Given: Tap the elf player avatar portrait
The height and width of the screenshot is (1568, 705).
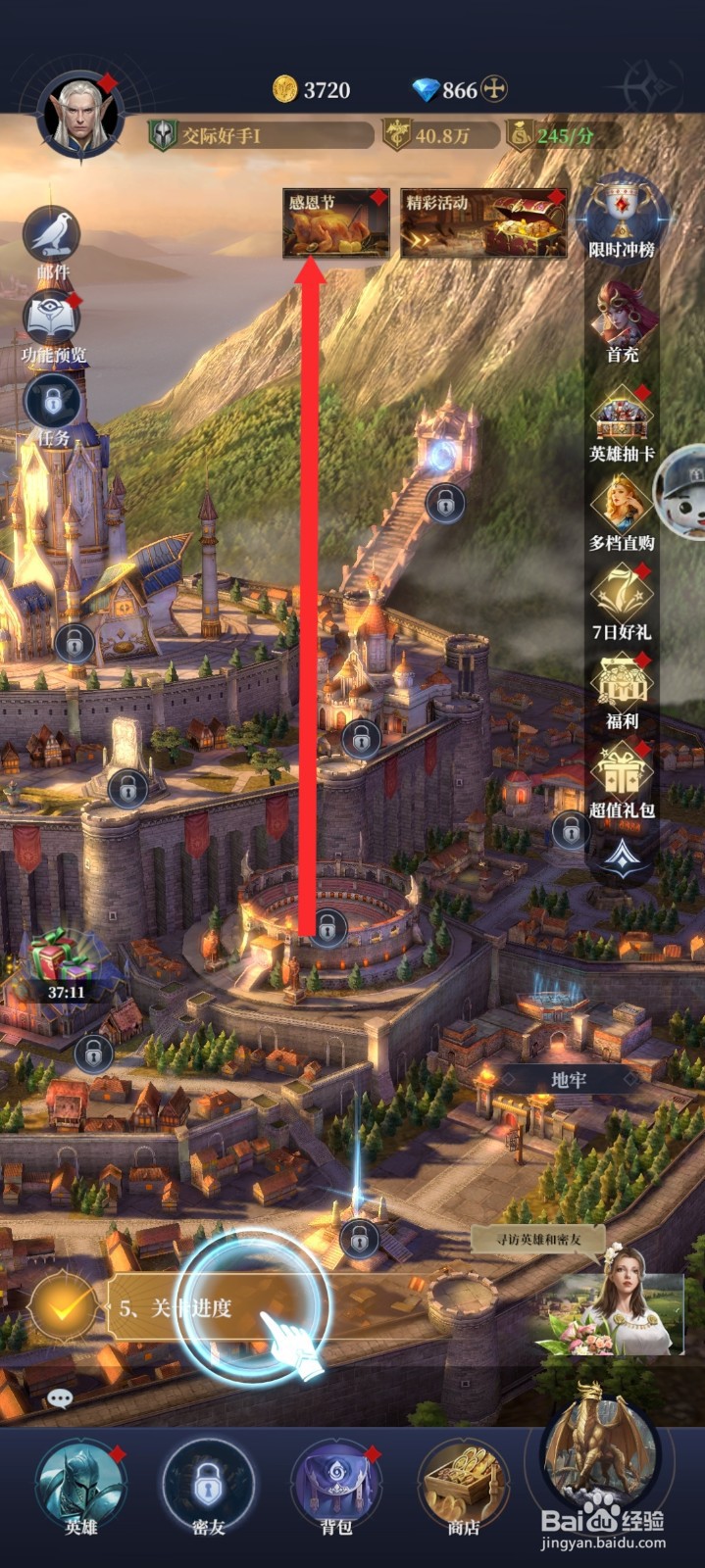Looking at the screenshot, I should point(79,118).
